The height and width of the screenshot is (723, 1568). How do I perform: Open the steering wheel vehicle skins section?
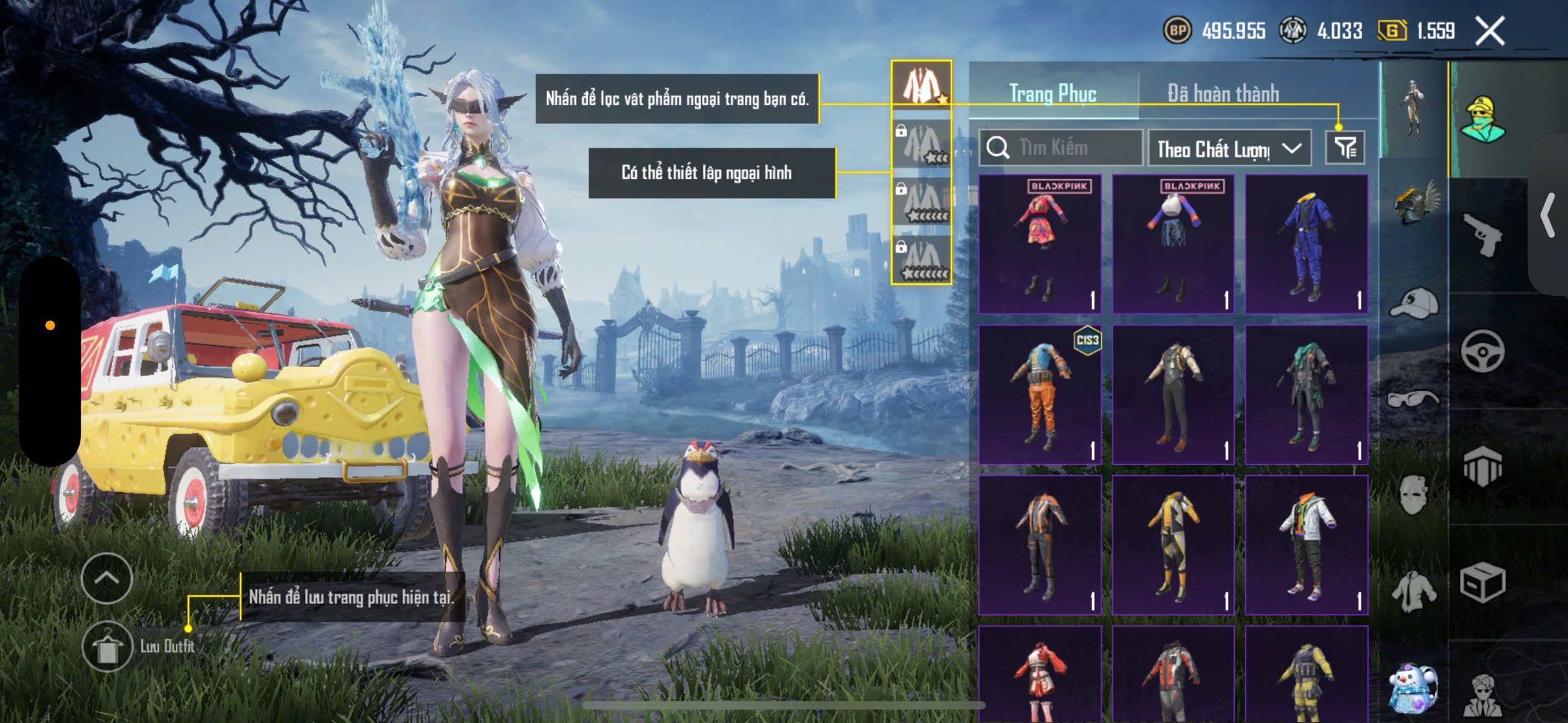point(1482,351)
